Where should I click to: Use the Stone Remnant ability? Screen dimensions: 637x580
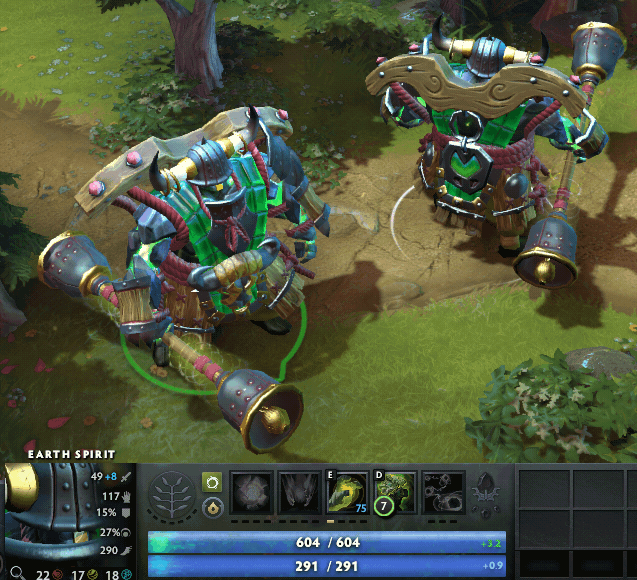[396, 493]
